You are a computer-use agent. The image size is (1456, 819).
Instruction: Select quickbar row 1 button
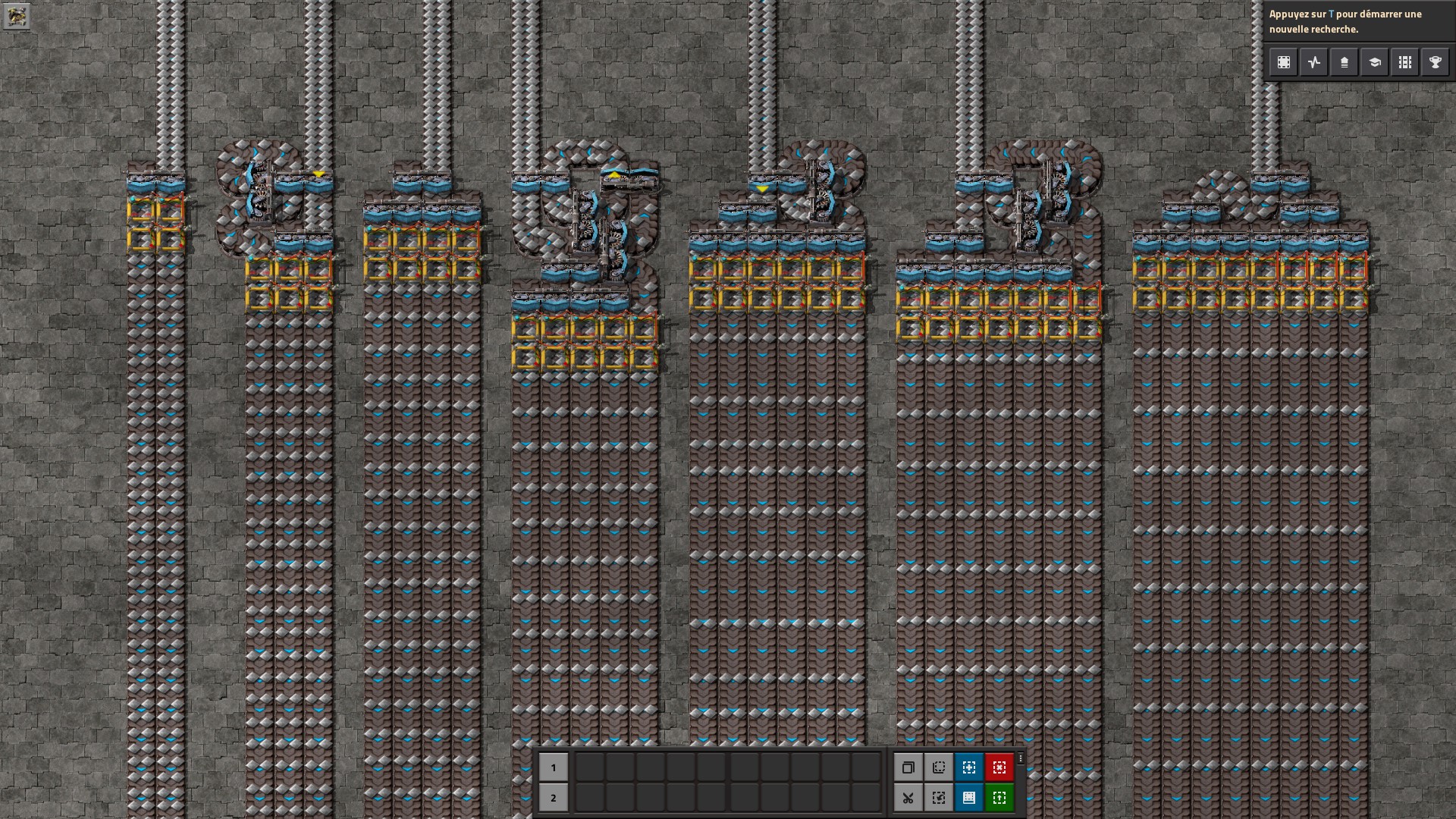[x=553, y=767]
